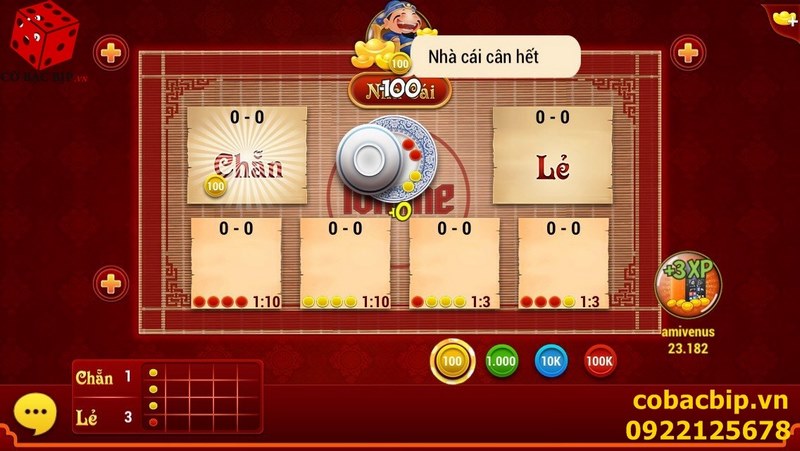
Task: Bet on one red three yellow 1:3 panel
Action: point(454,263)
